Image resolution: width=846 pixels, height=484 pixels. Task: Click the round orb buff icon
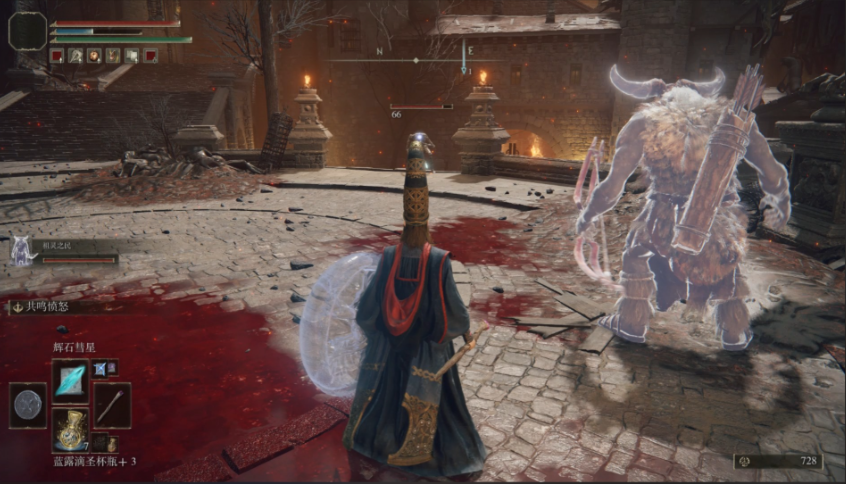pos(93,56)
